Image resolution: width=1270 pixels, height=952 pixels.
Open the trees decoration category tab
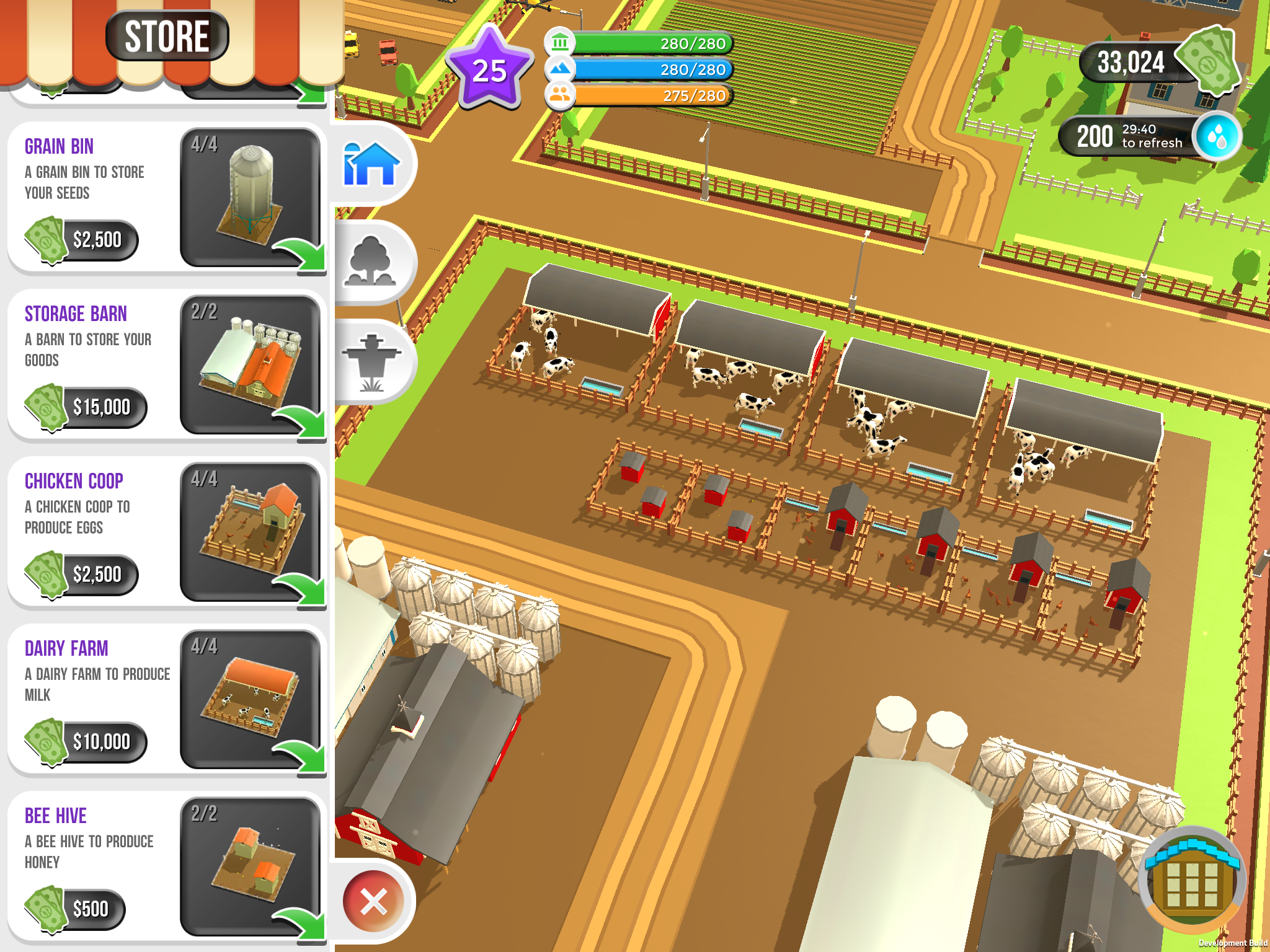point(372,263)
